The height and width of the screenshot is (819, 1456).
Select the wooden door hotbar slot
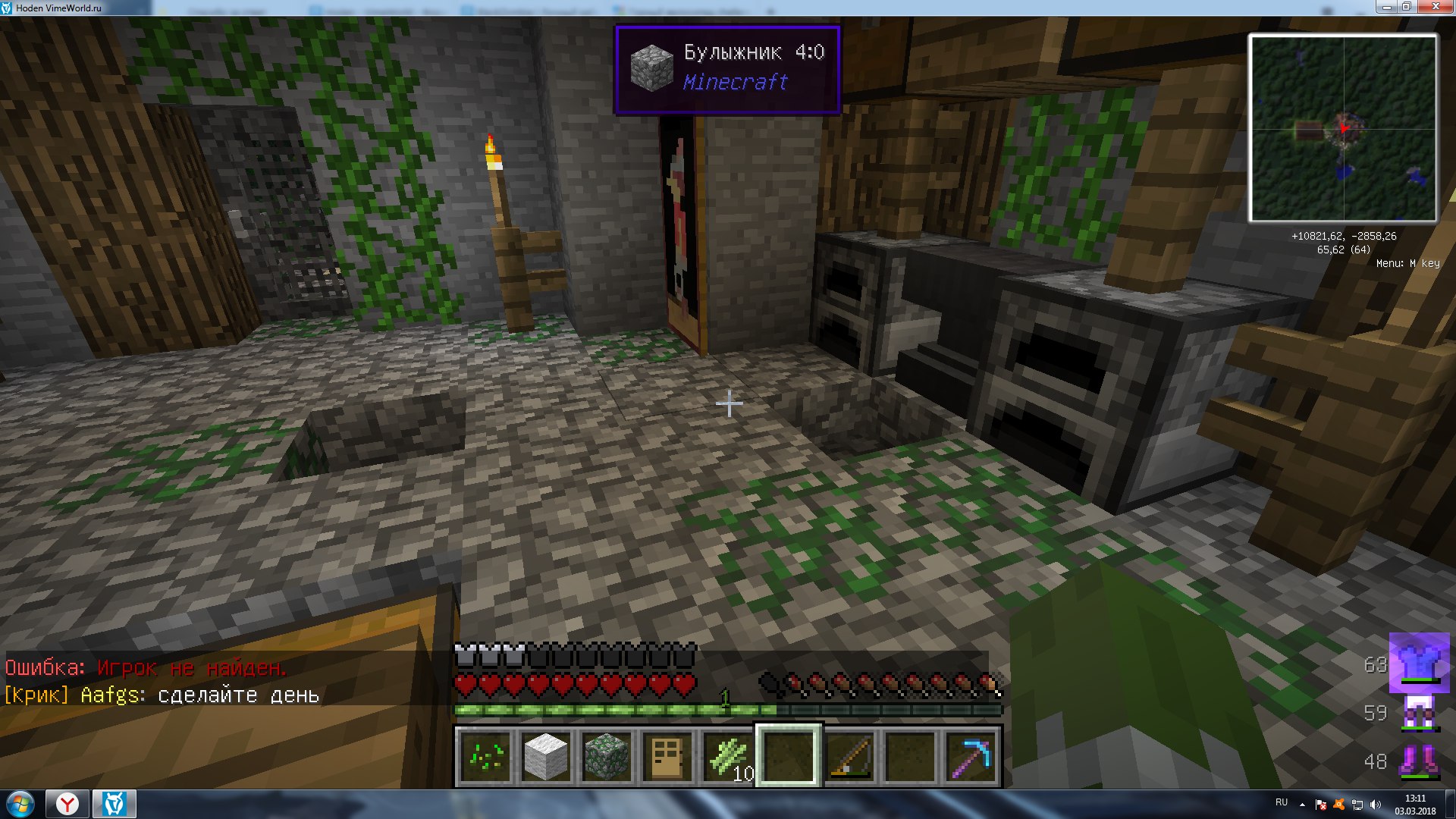click(x=667, y=756)
